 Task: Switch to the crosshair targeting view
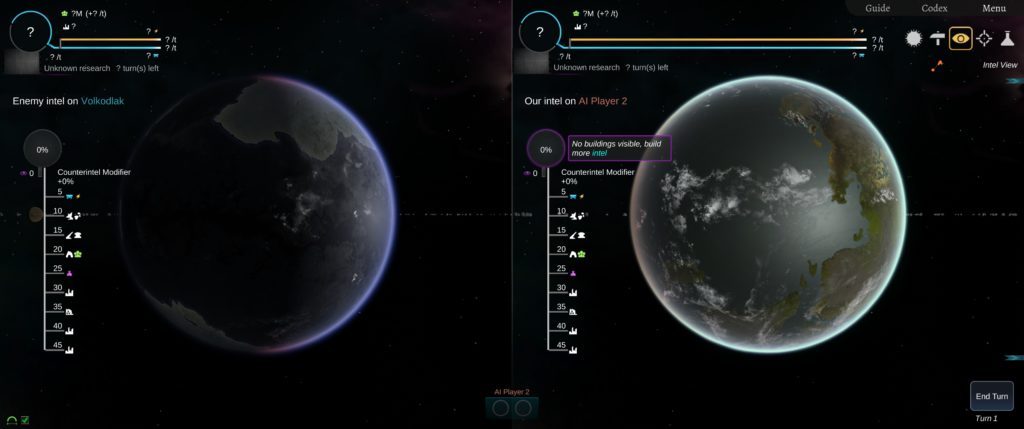984,38
